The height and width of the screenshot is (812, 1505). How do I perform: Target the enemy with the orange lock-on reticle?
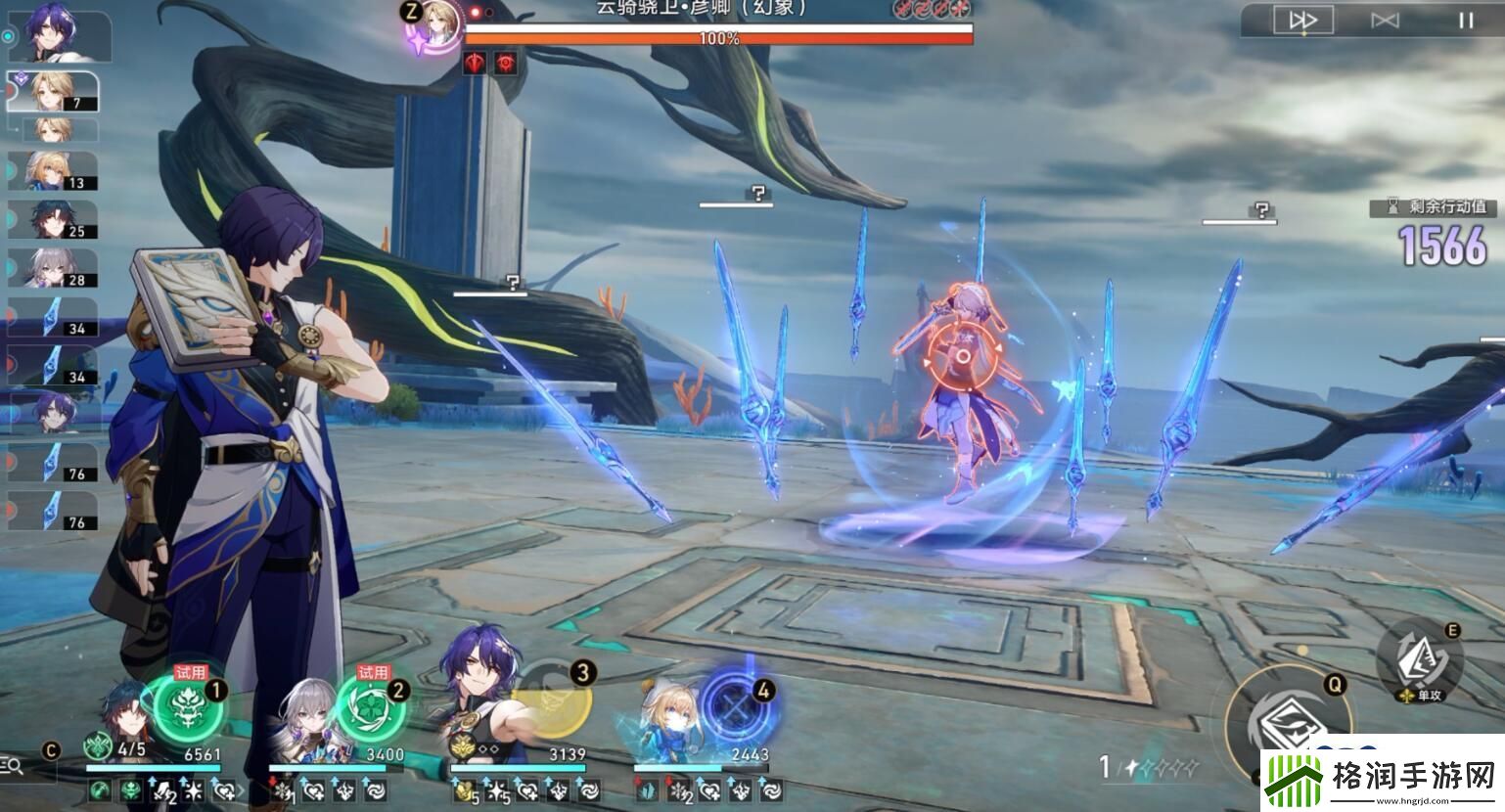962,357
